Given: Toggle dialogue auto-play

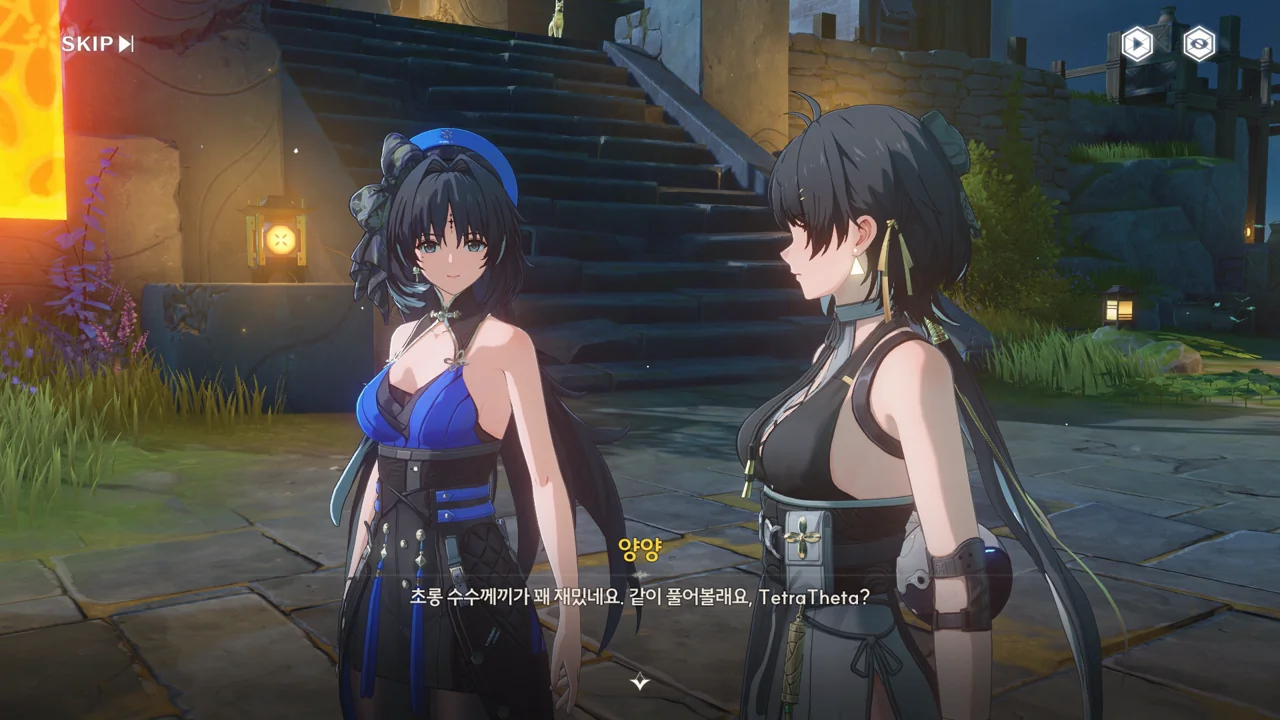Looking at the screenshot, I should coord(1137,44).
